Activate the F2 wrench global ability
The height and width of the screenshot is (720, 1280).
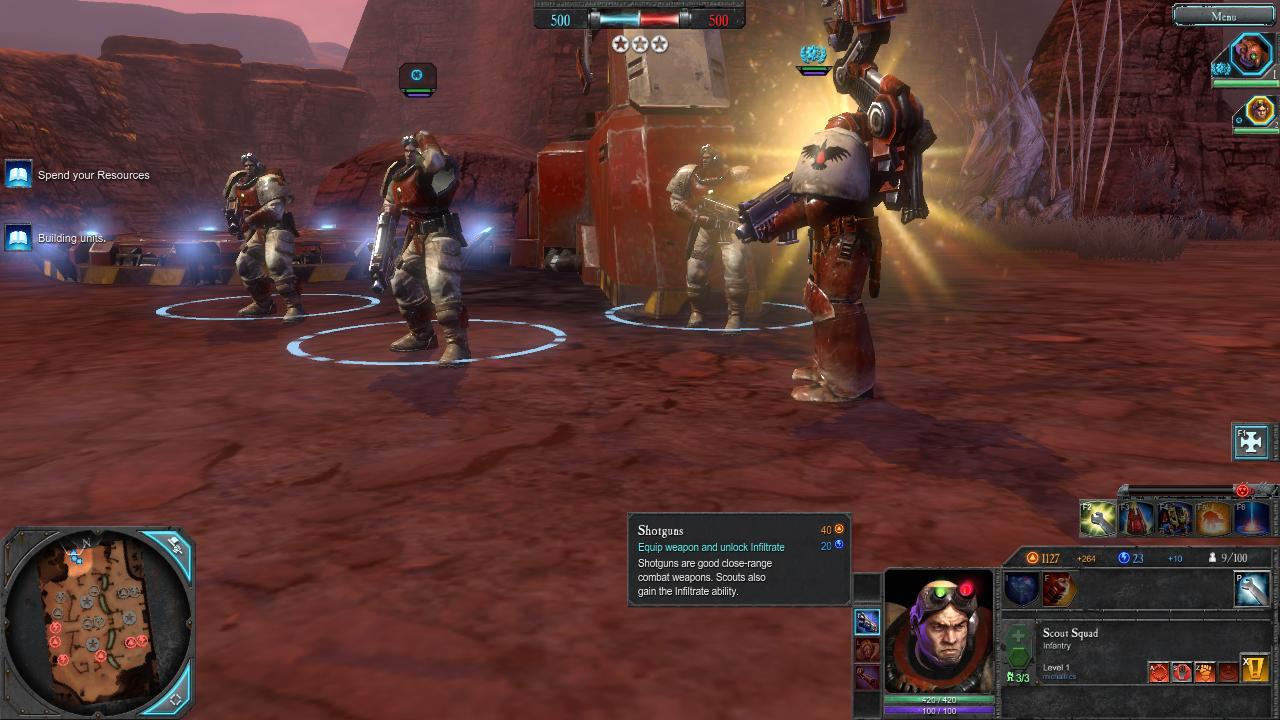1098,518
